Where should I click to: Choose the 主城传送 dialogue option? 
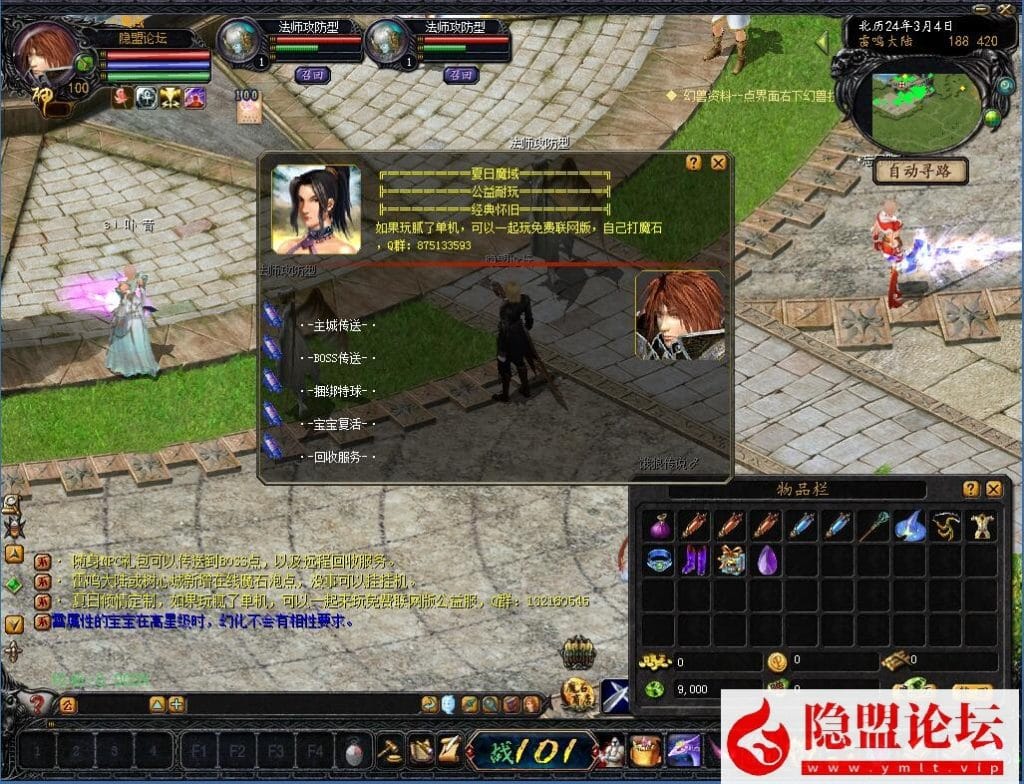tap(338, 325)
